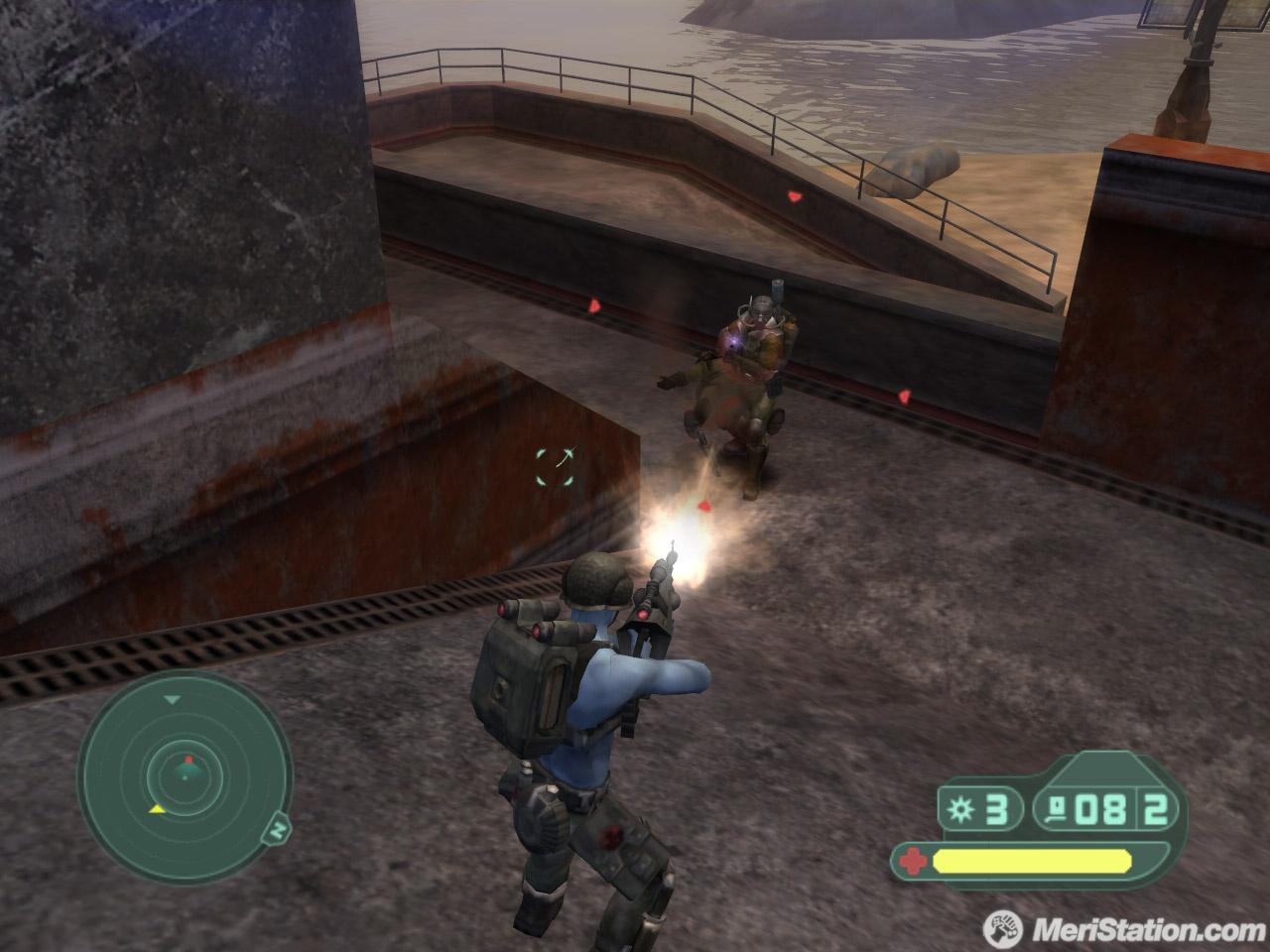Click the yellow triangle marker on radar
Image resolution: width=1270 pixels, height=952 pixels.
157,809
